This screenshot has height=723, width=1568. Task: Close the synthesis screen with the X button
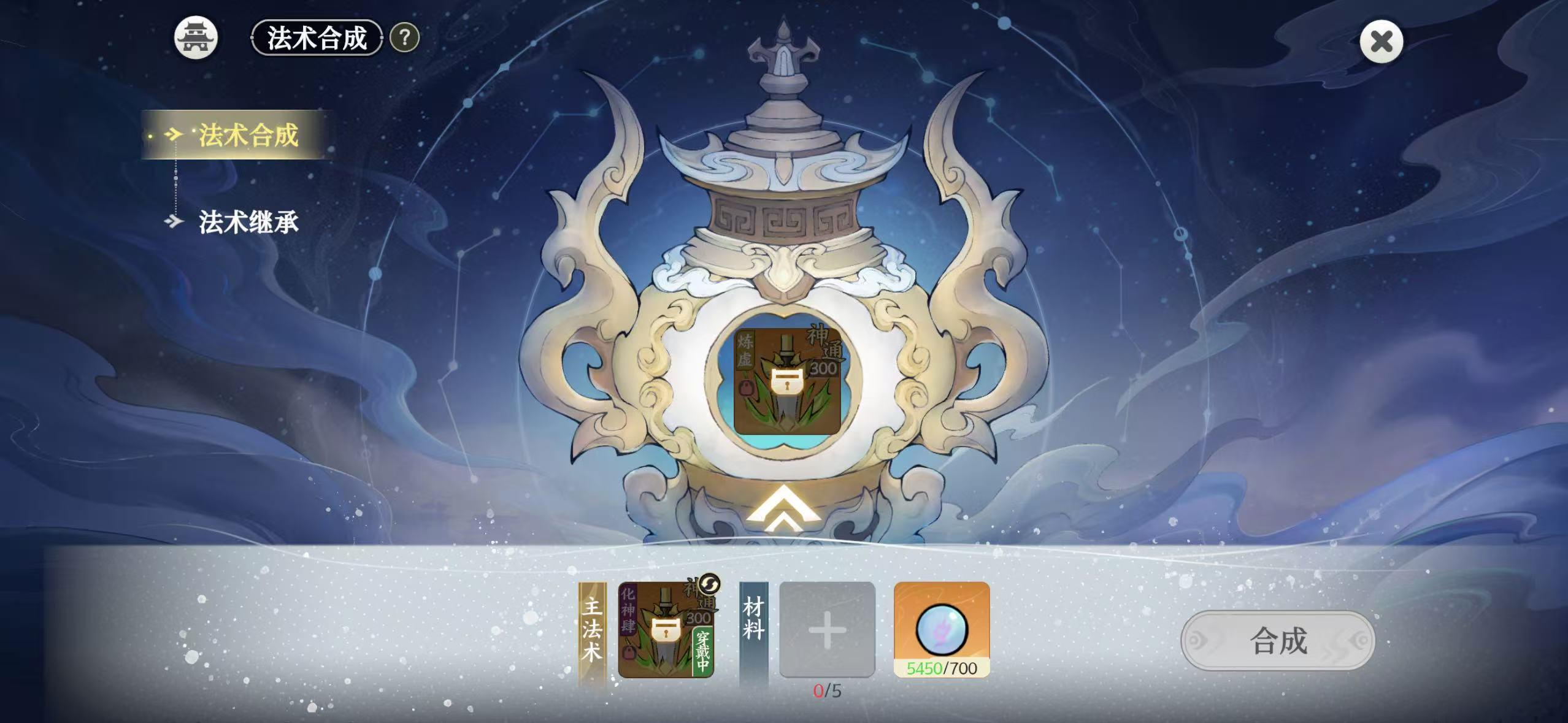point(1382,40)
